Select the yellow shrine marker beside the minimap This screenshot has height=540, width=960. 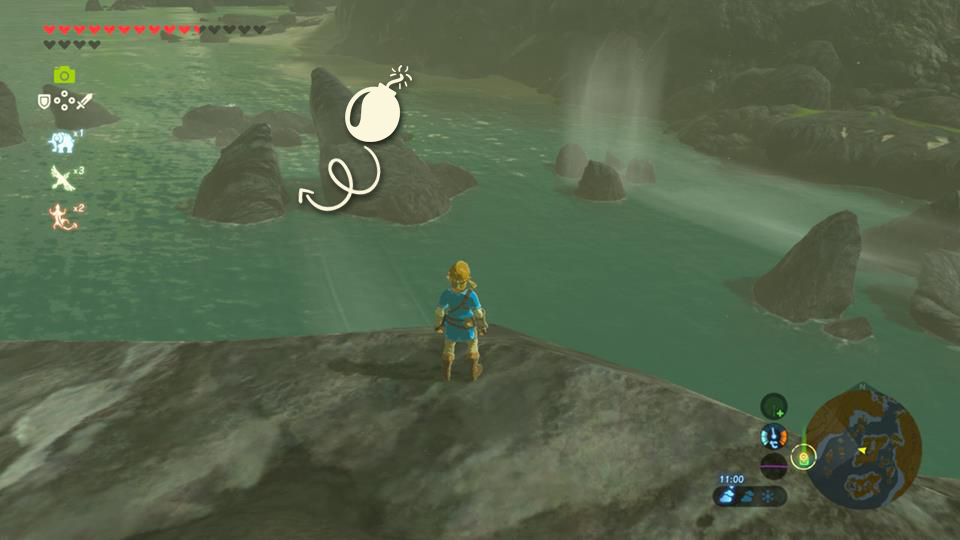pyautogui.click(x=802, y=458)
